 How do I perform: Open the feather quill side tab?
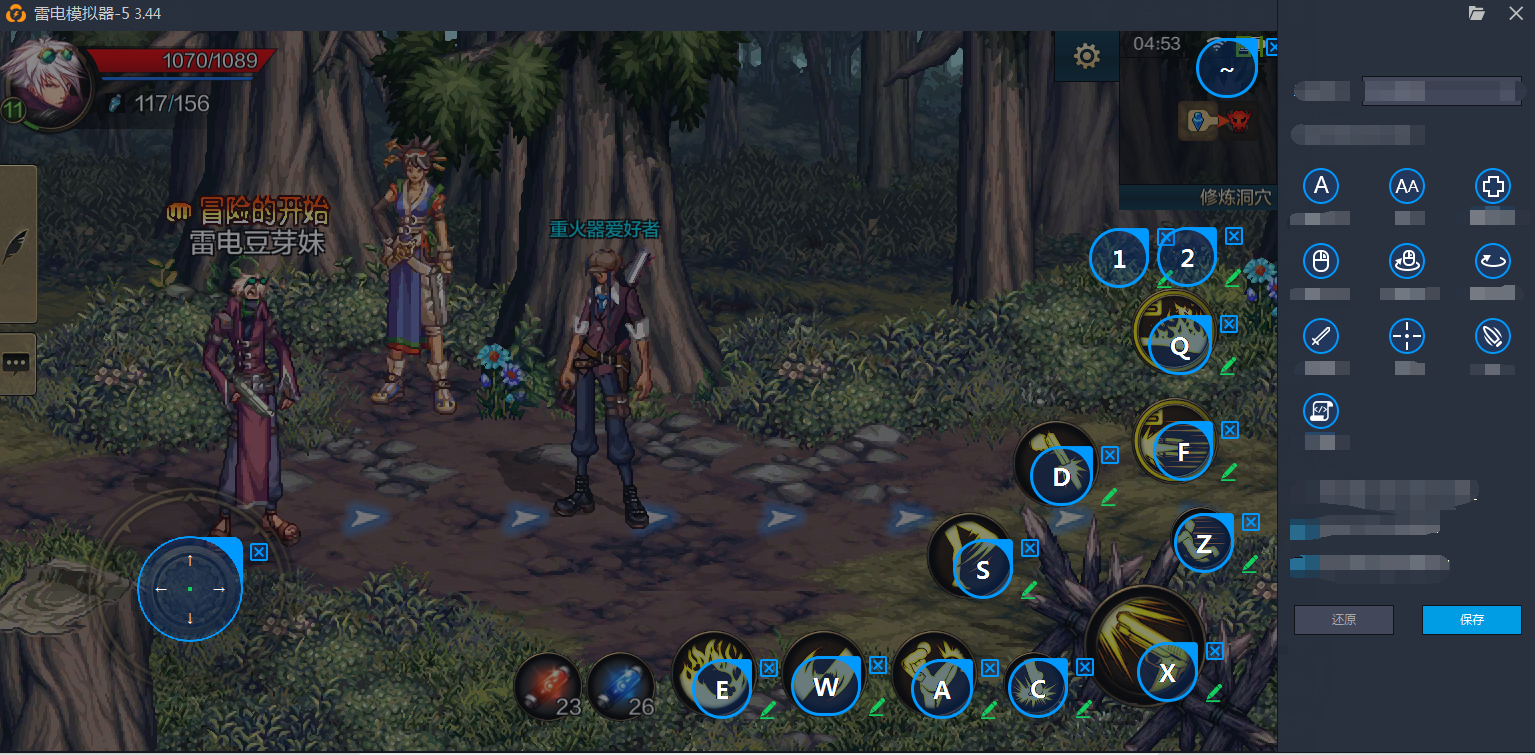pos(18,246)
